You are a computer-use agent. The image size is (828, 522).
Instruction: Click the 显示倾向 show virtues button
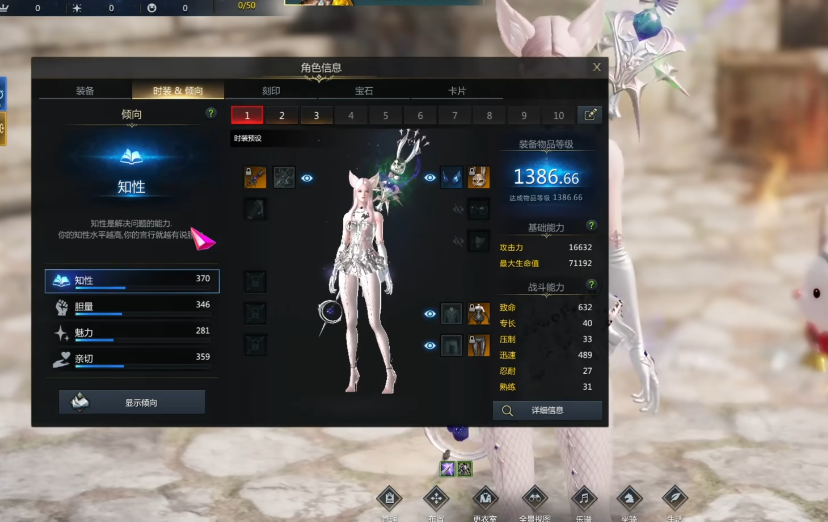[132, 402]
